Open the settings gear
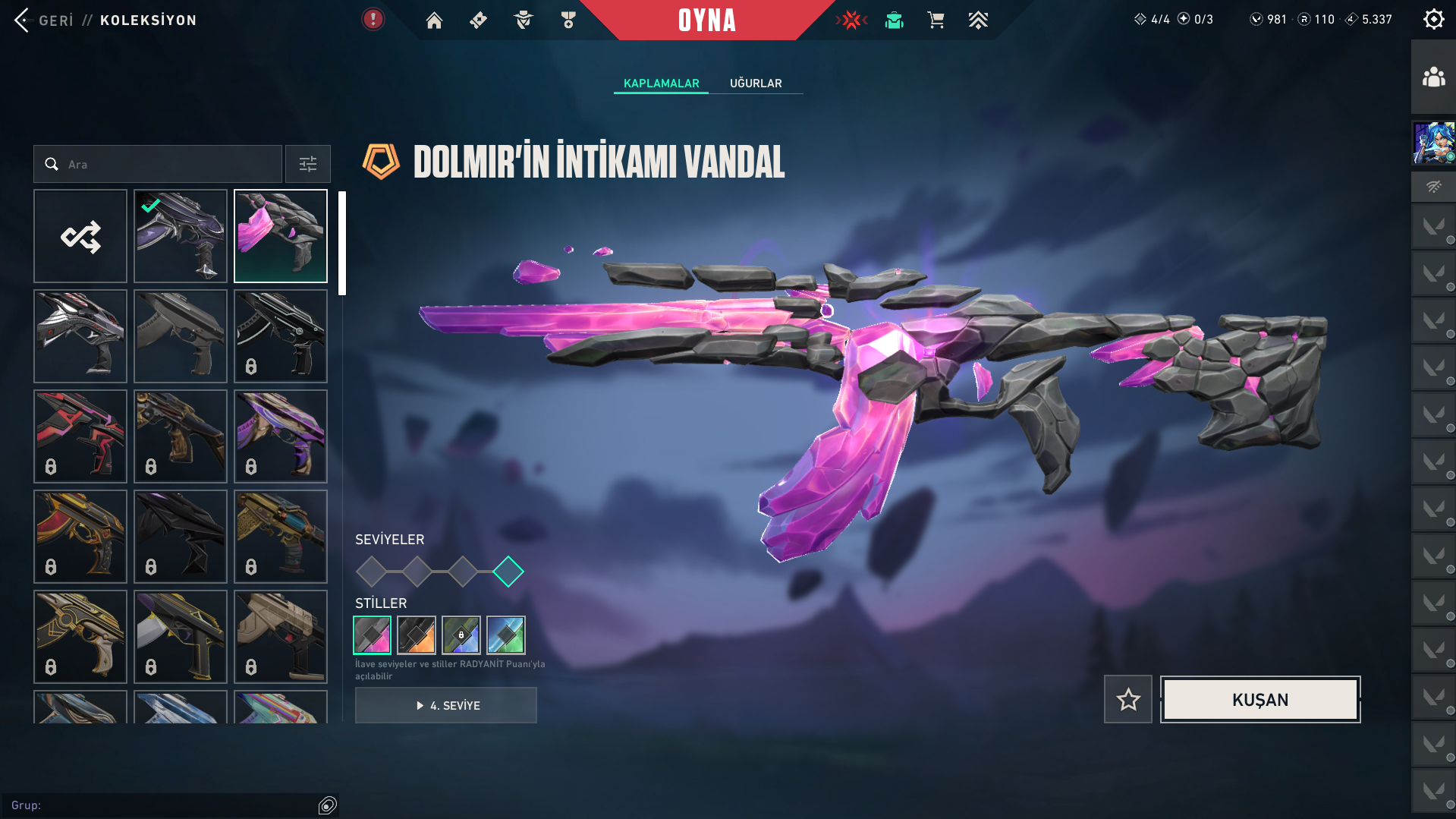 [x=1433, y=19]
